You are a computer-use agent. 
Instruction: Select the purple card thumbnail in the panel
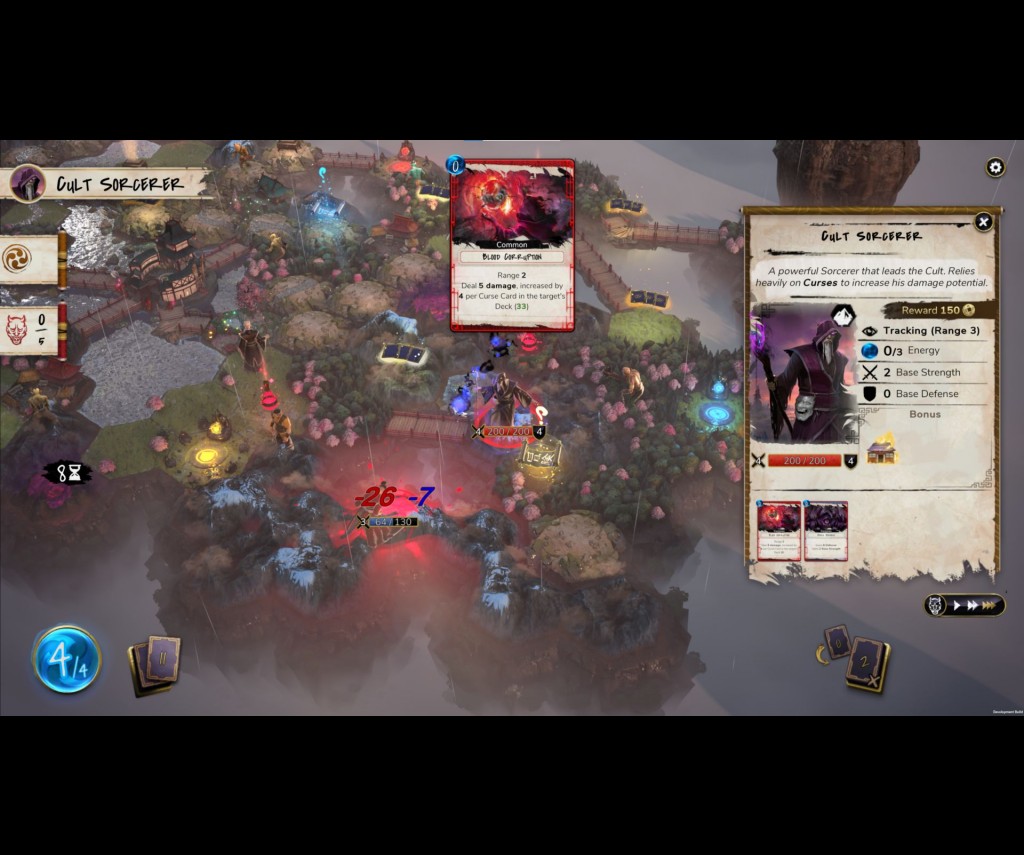coord(826,530)
